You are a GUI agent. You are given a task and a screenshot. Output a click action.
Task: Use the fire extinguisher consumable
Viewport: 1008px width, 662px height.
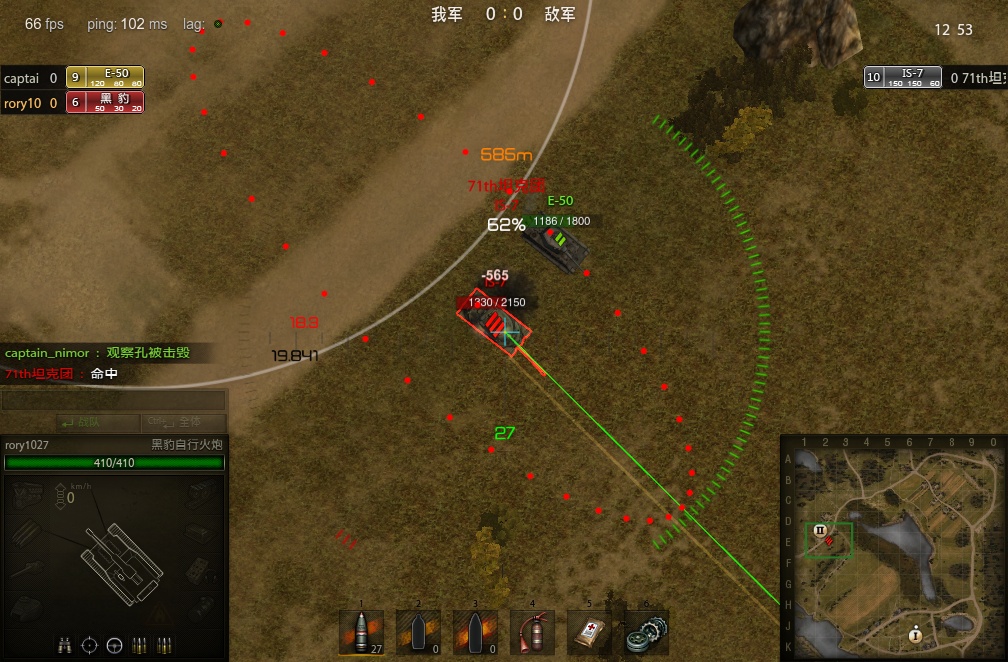point(532,632)
